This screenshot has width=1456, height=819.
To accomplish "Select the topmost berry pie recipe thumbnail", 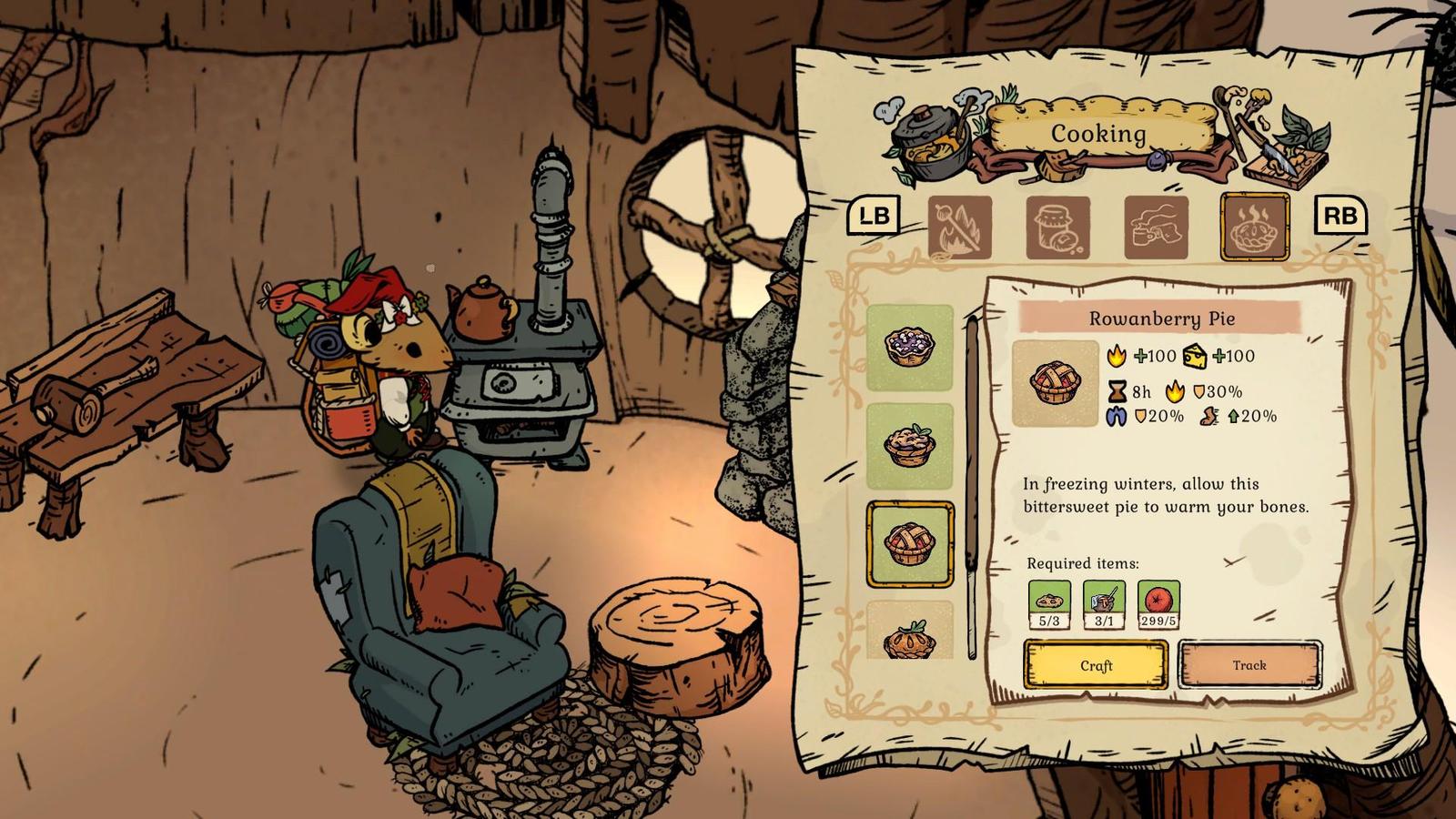I will 911,347.
